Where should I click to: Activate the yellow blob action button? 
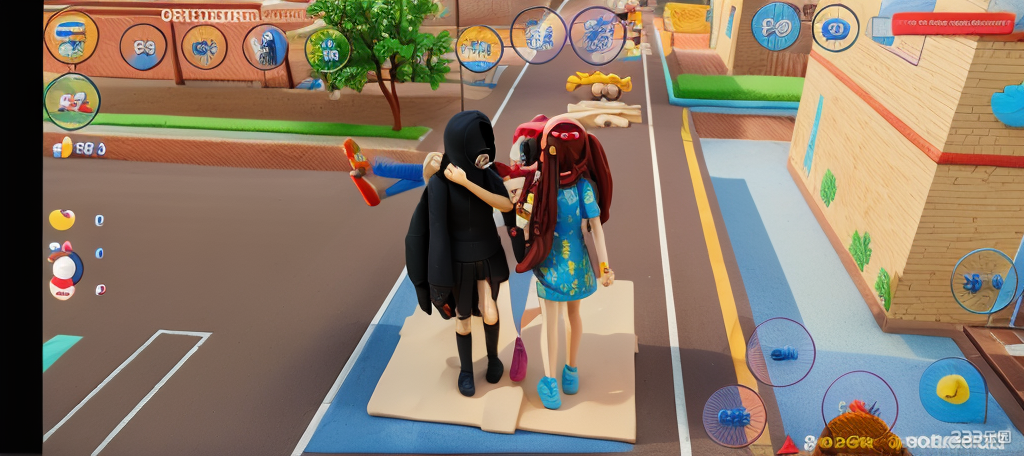pyautogui.click(x=952, y=389)
